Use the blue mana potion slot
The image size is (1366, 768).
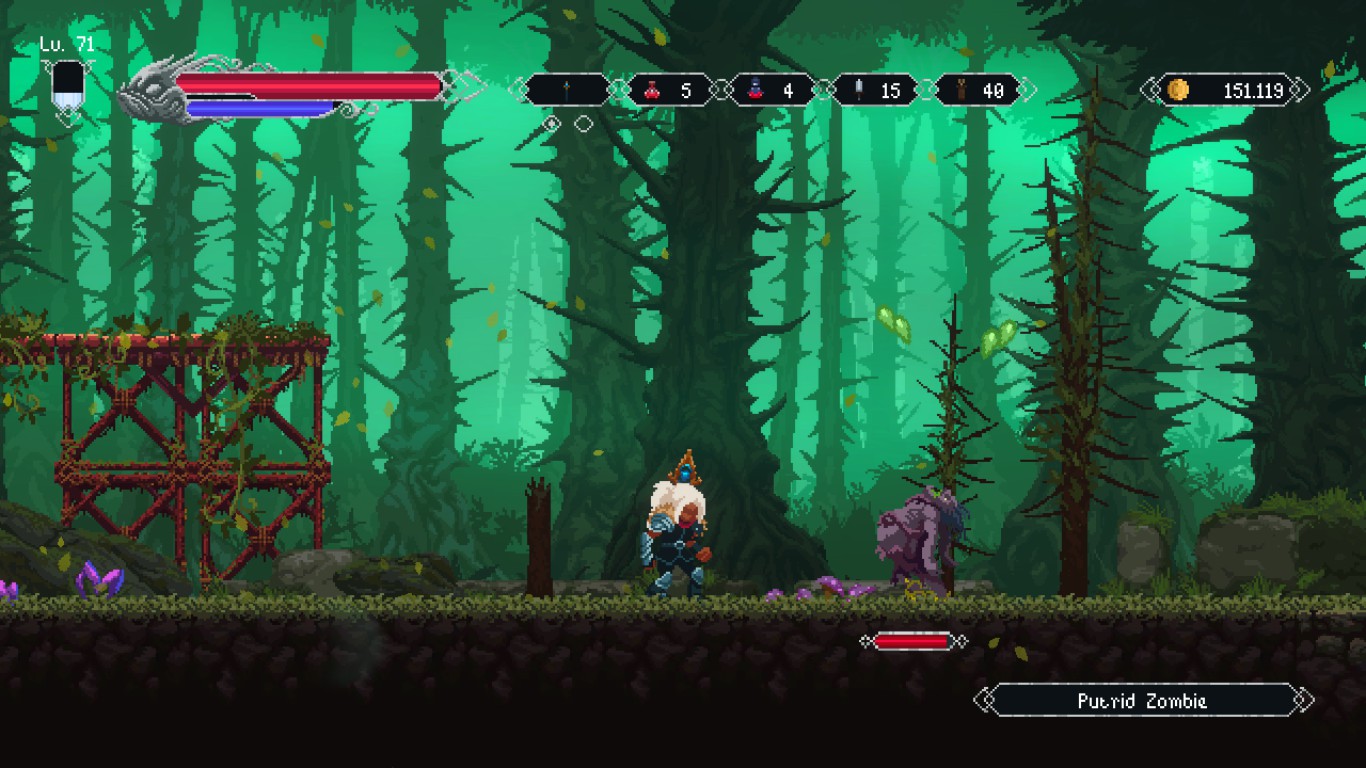click(772, 90)
